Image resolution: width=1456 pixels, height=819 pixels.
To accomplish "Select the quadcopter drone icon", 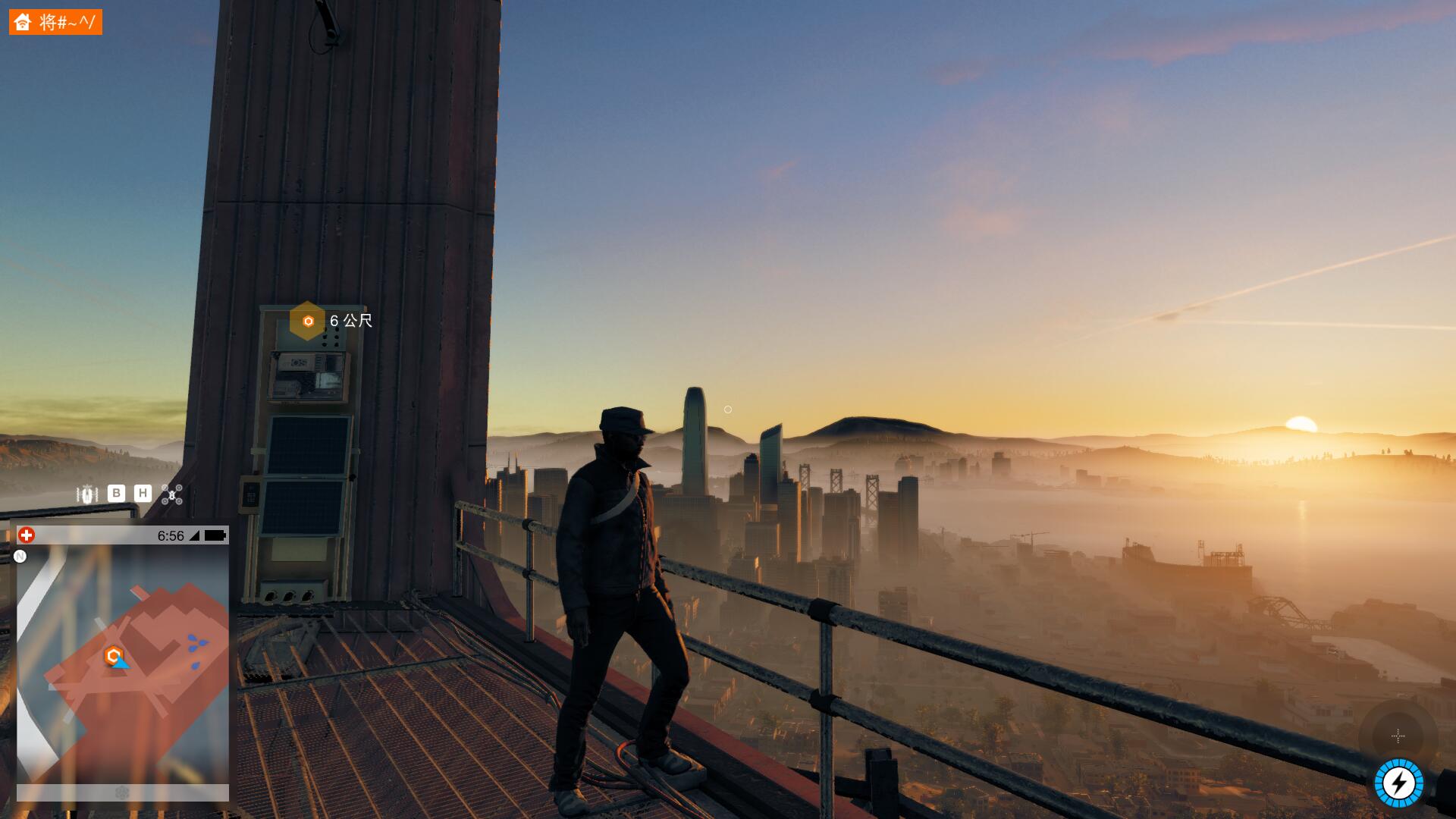I will pyautogui.click(x=172, y=494).
